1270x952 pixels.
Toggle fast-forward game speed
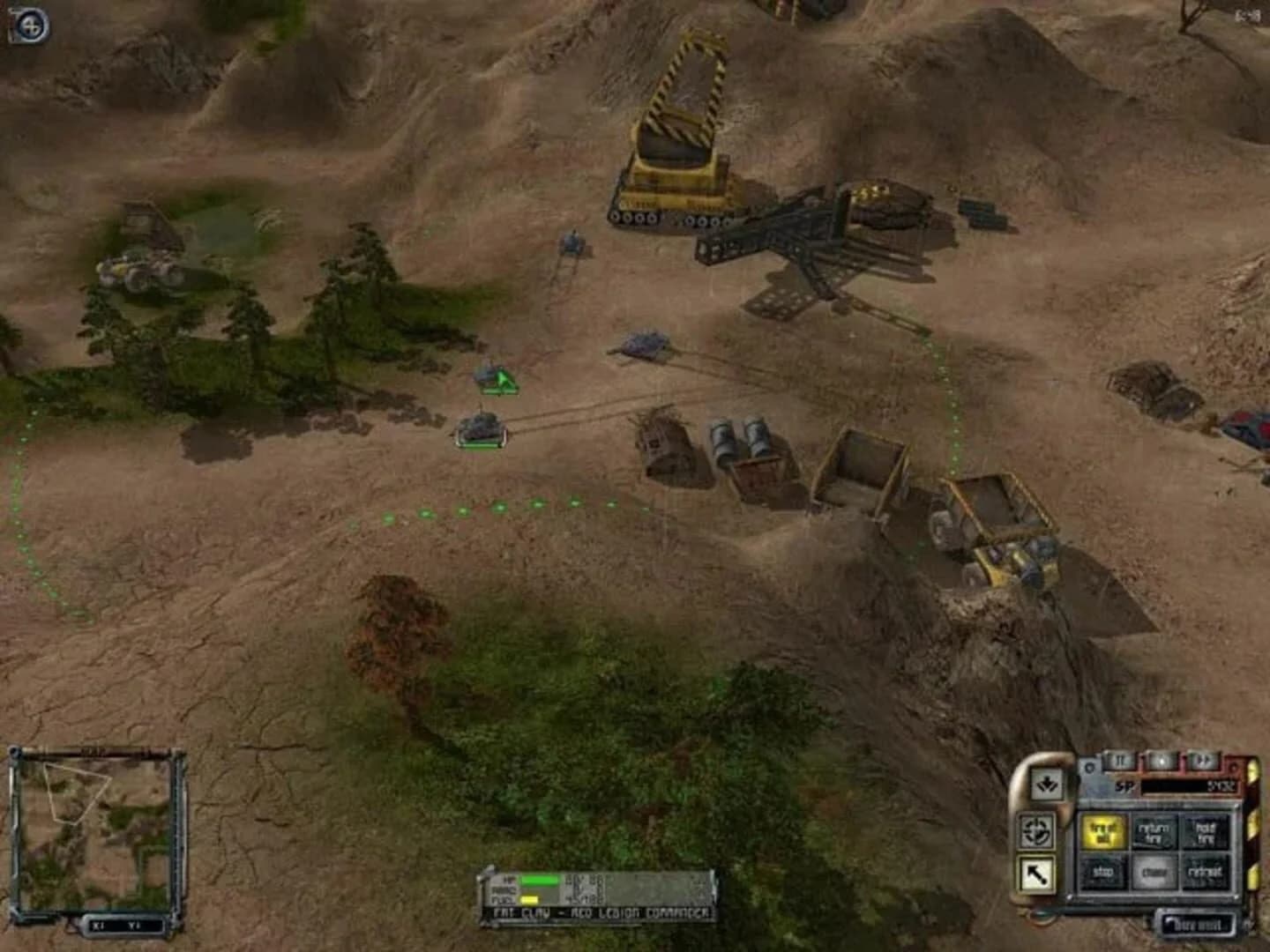click(1202, 762)
